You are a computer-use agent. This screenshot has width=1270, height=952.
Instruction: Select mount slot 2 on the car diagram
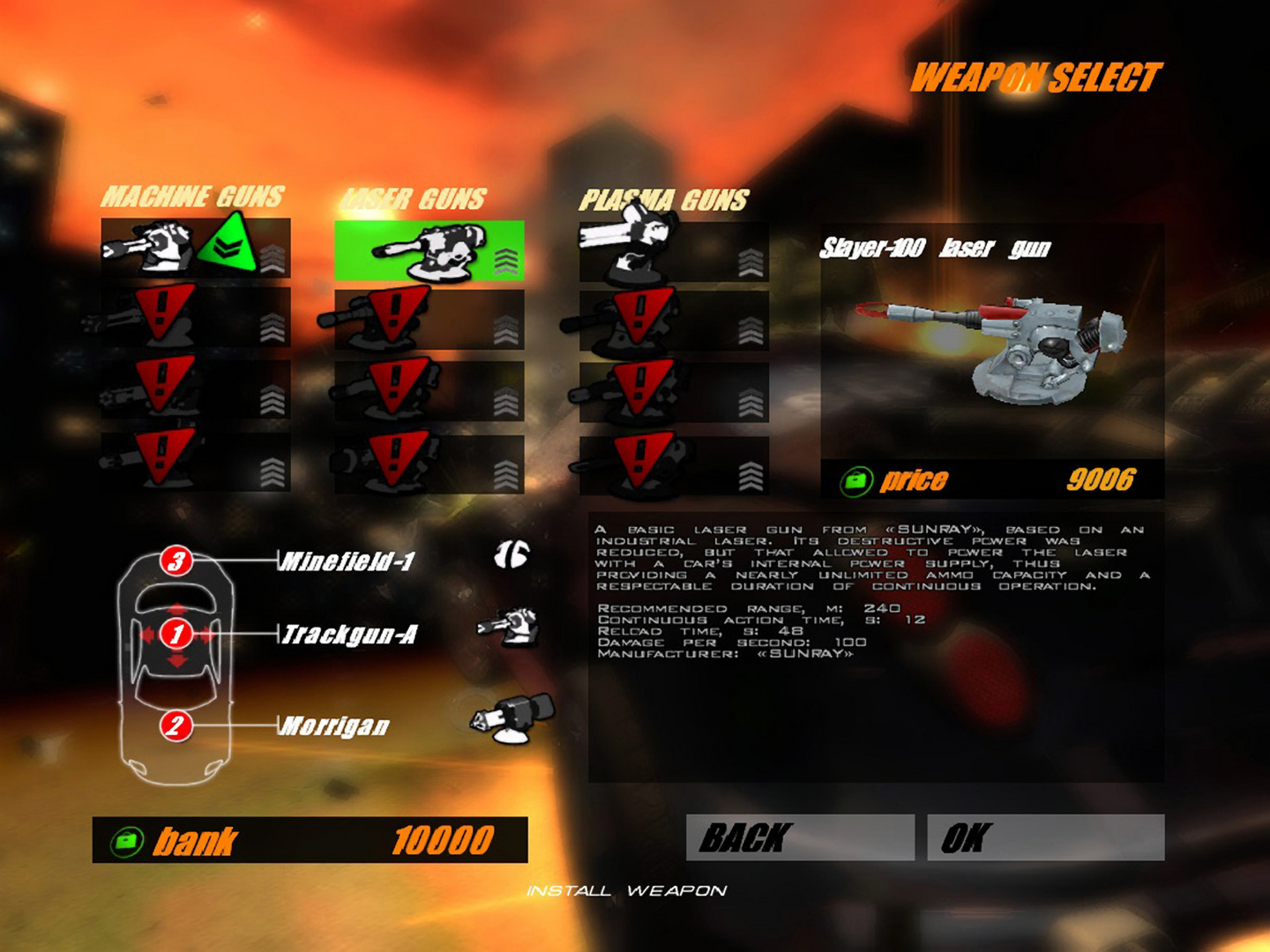pyautogui.click(x=176, y=726)
